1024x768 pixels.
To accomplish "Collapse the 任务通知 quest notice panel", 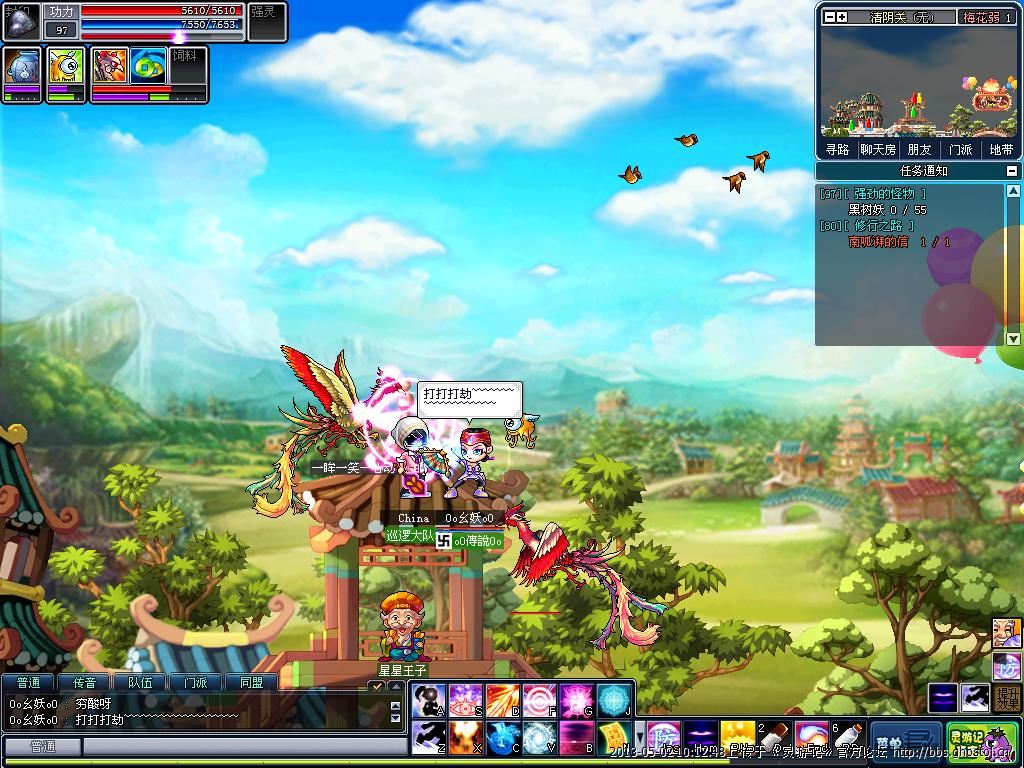I will click(x=1012, y=171).
